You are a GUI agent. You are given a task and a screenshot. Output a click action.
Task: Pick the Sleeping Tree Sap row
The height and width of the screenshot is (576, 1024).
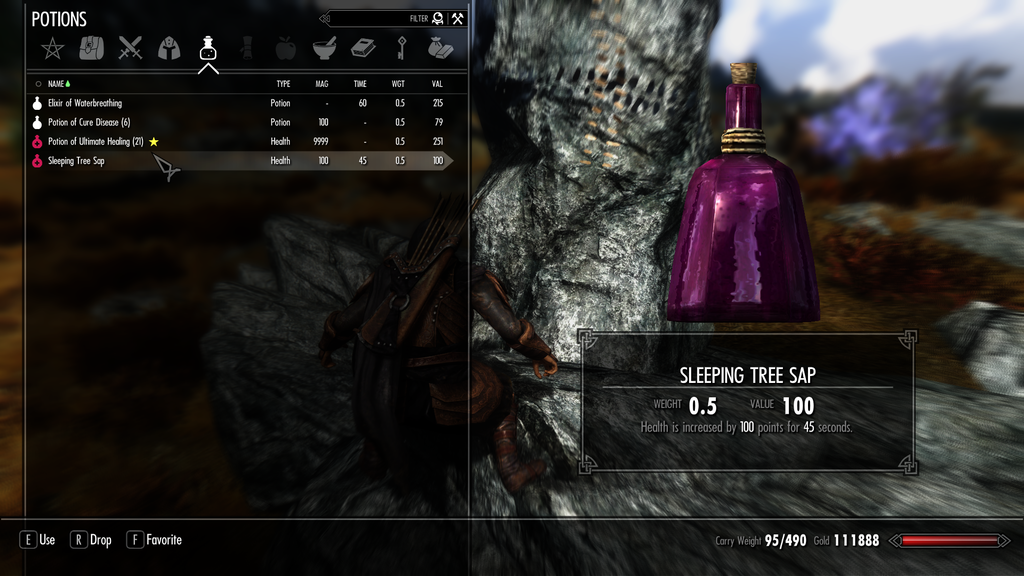(x=76, y=161)
